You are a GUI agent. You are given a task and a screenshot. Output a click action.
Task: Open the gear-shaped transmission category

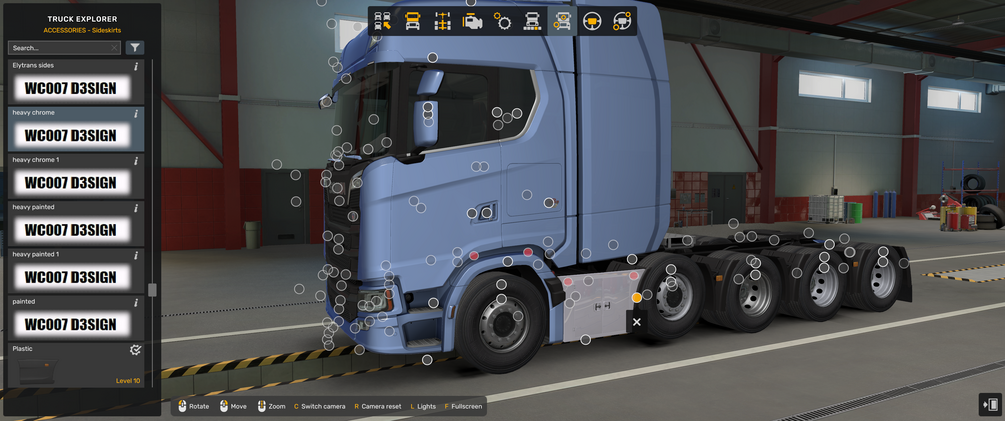click(x=502, y=21)
